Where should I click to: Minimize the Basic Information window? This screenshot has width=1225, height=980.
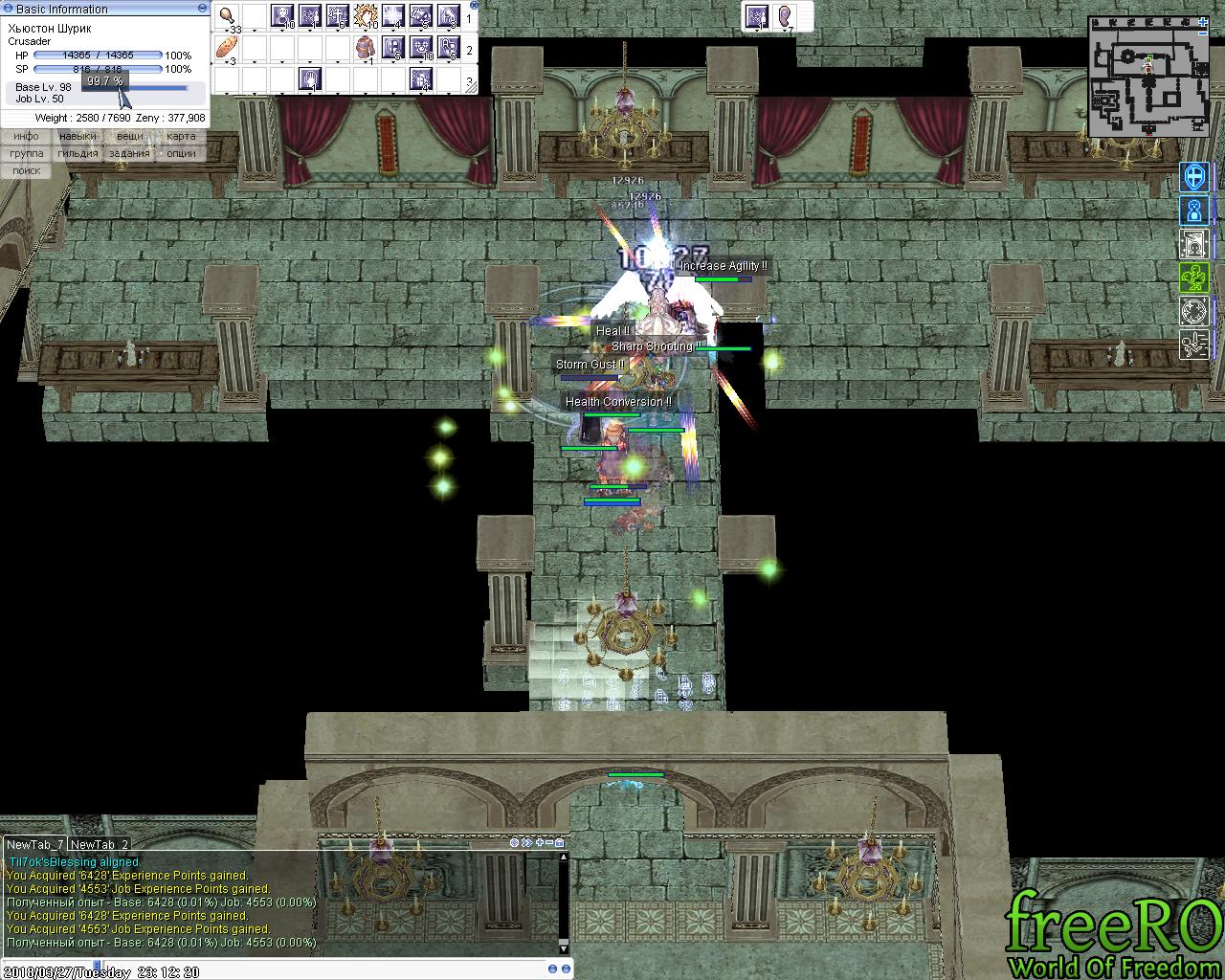click(x=201, y=9)
